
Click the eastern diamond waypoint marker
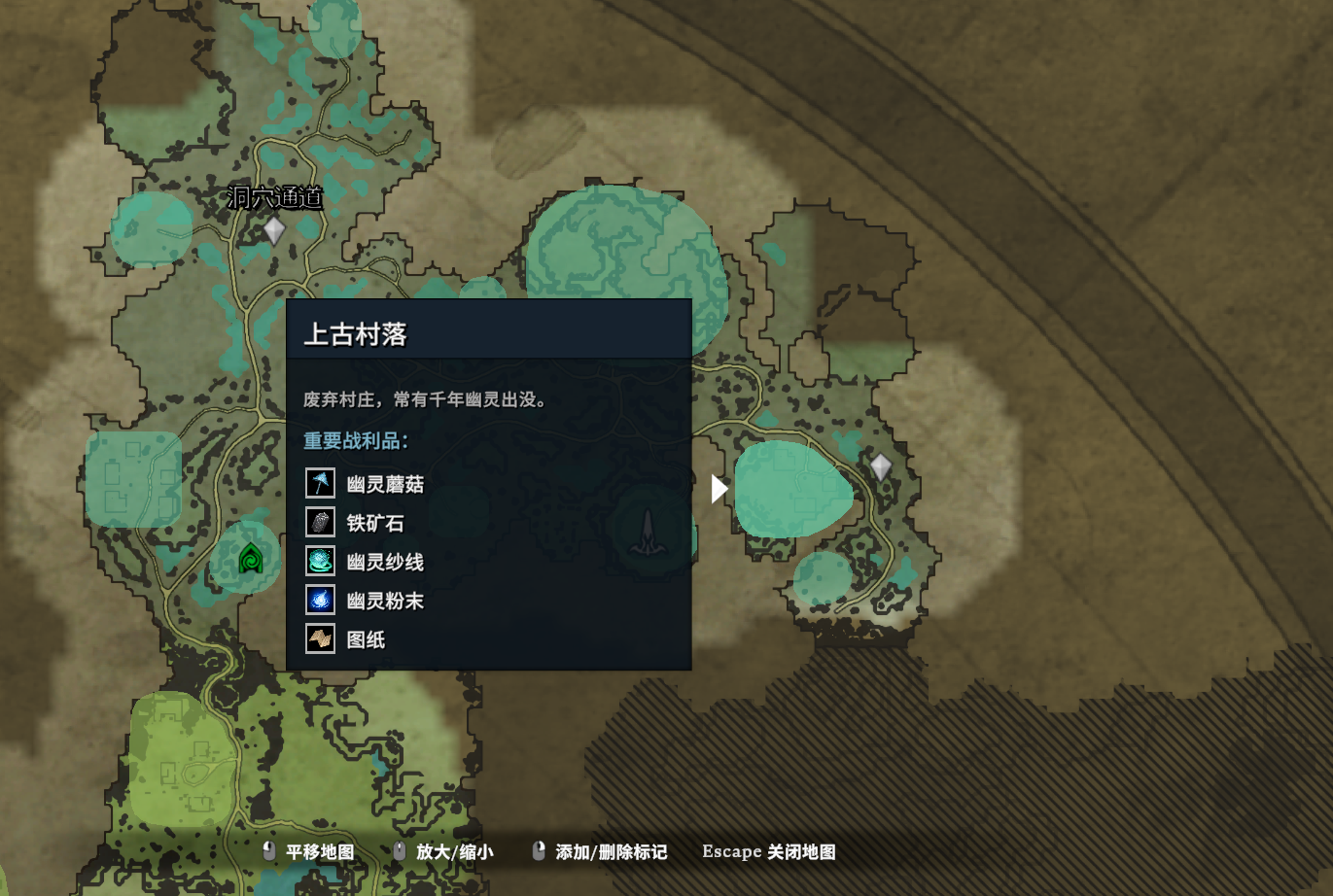(882, 467)
